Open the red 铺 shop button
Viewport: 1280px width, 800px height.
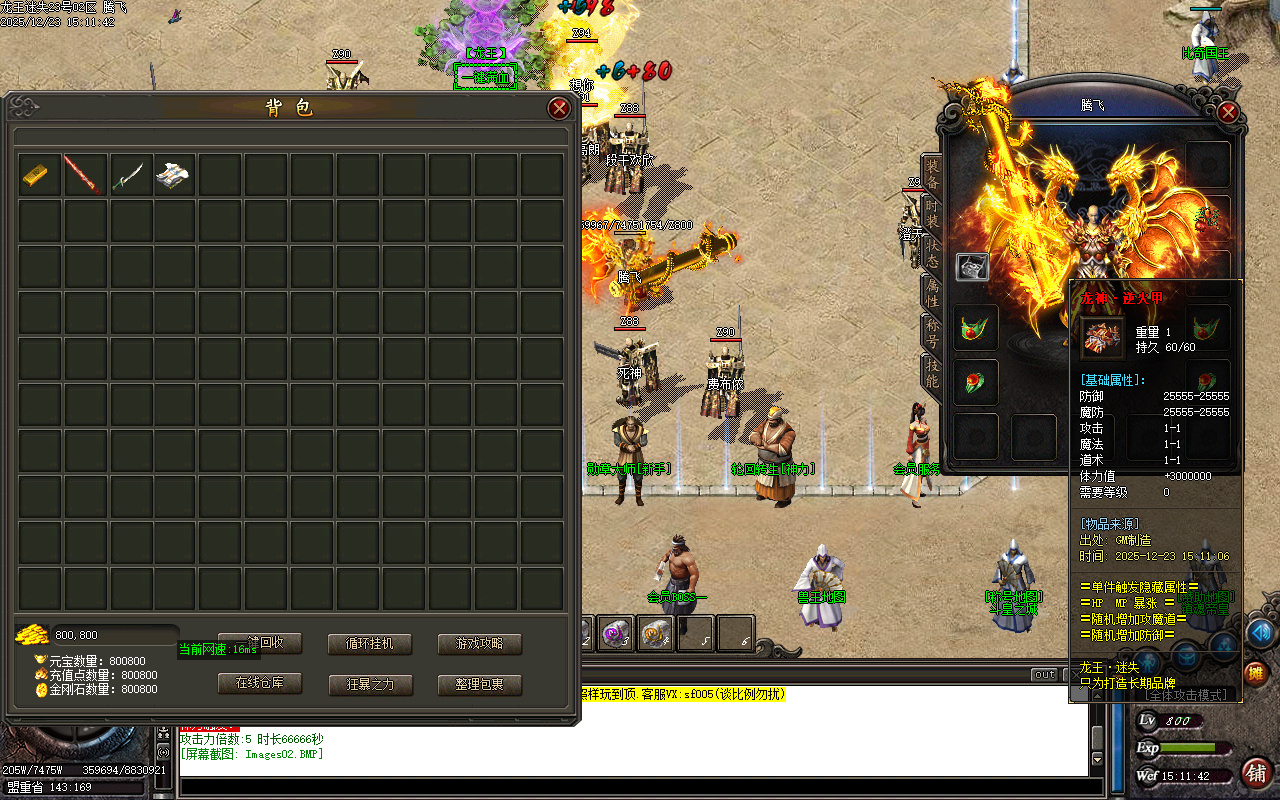click(x=1256, y=772)
